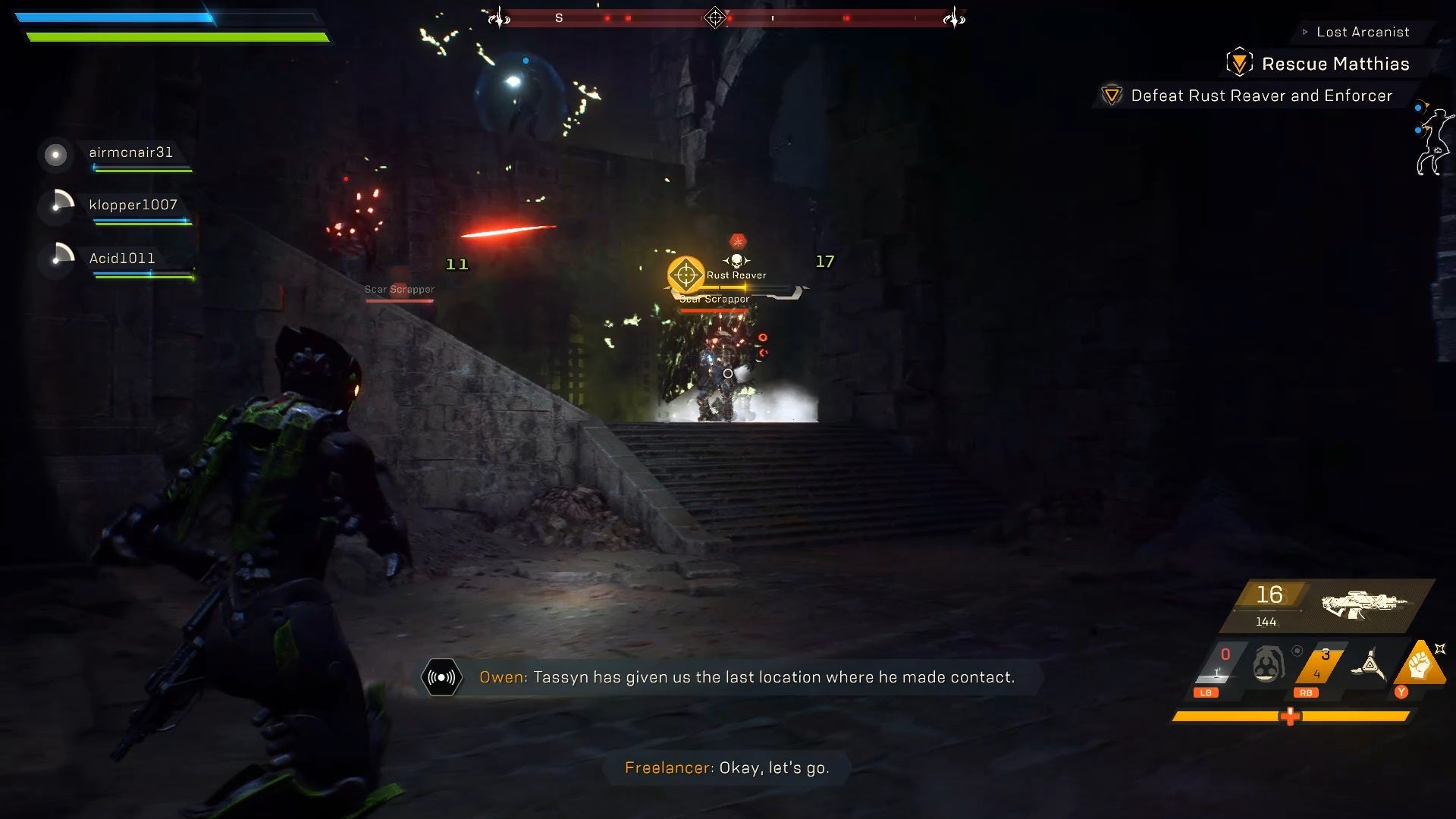Toggle airmcnair31's voice indicator
1456x819 pixels.
tap(55, 155)
